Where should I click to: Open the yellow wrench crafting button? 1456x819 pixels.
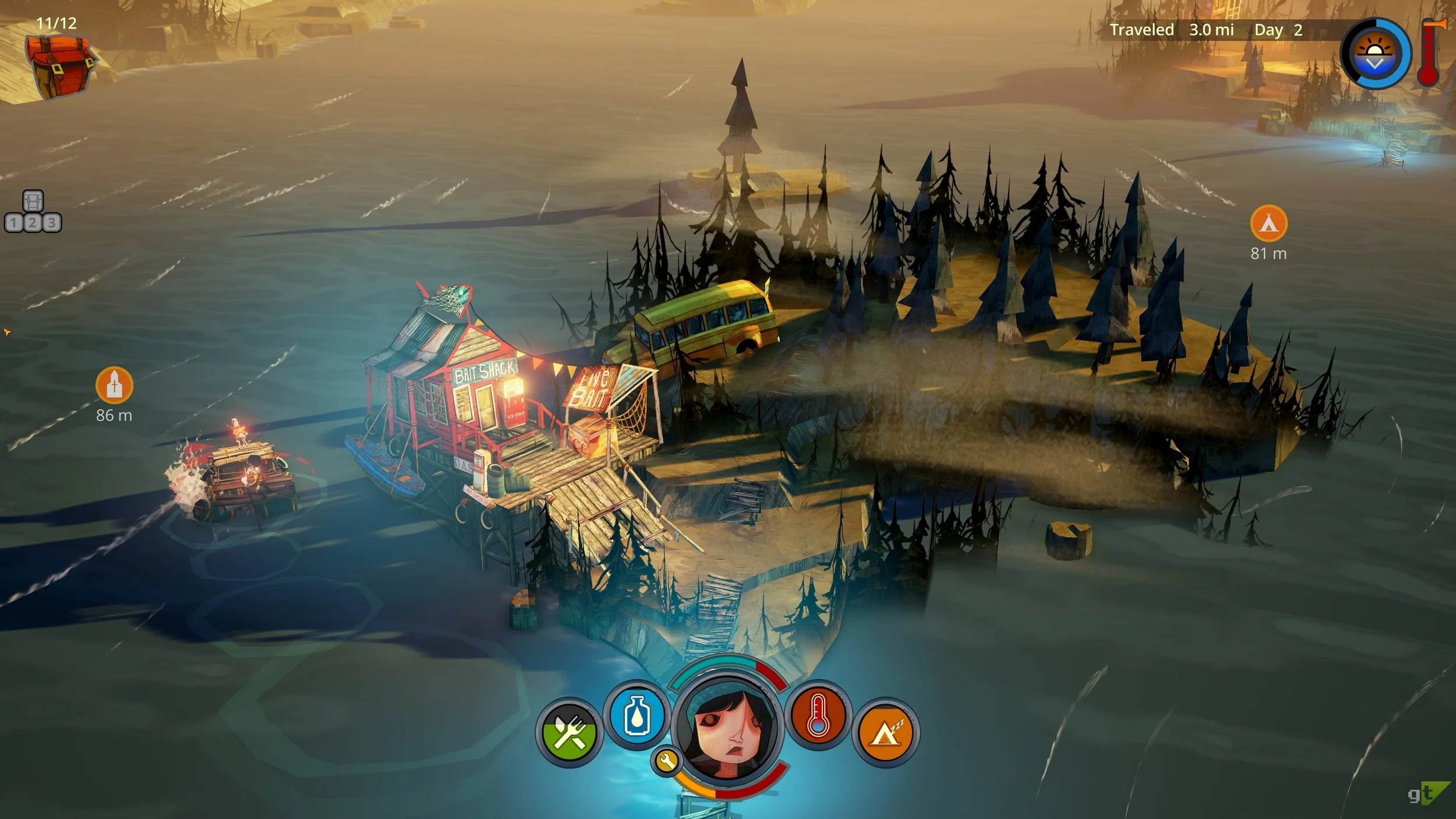click(667, 761)
